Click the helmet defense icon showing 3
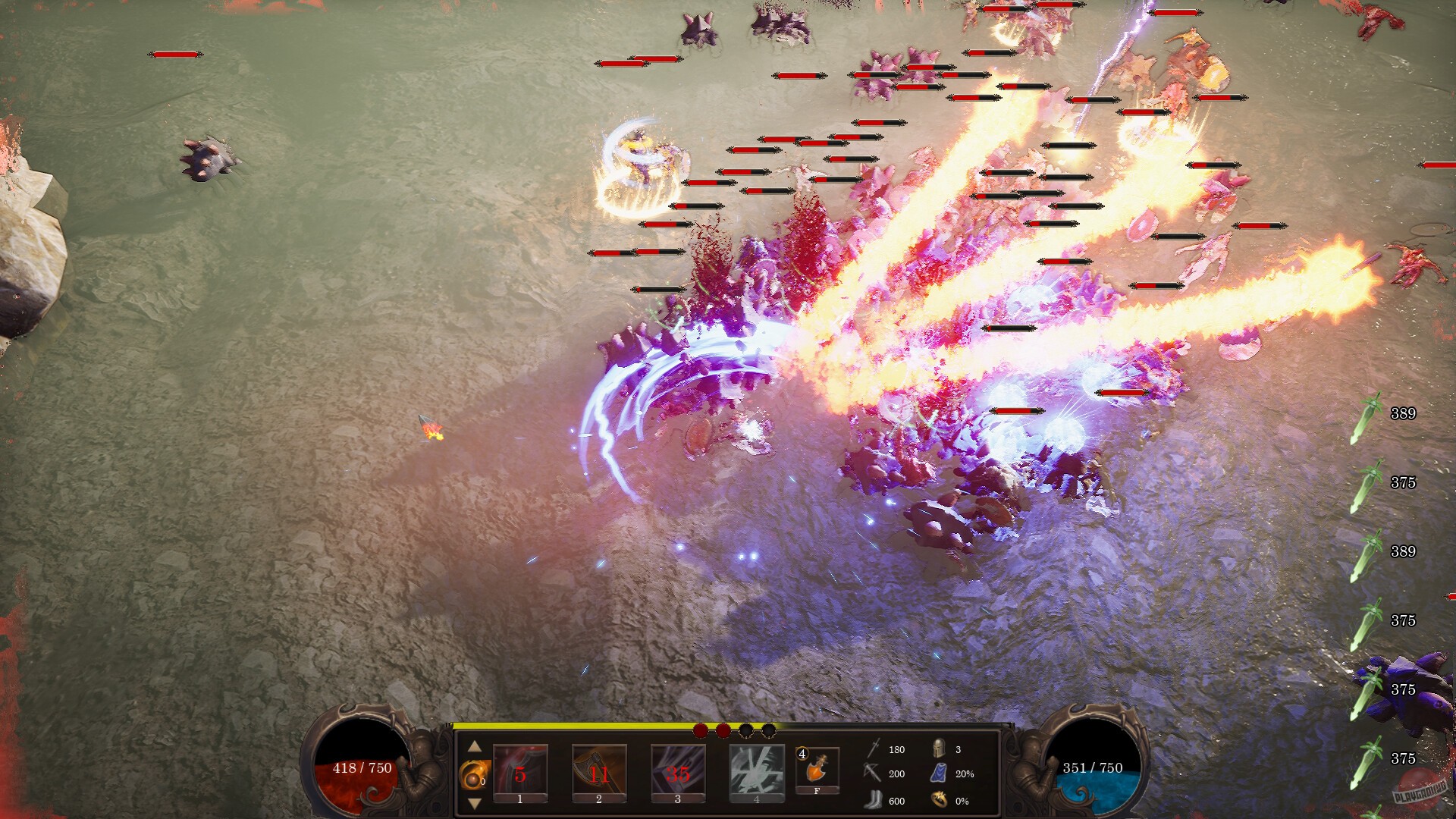1456x819 pixels. [940, 749]
